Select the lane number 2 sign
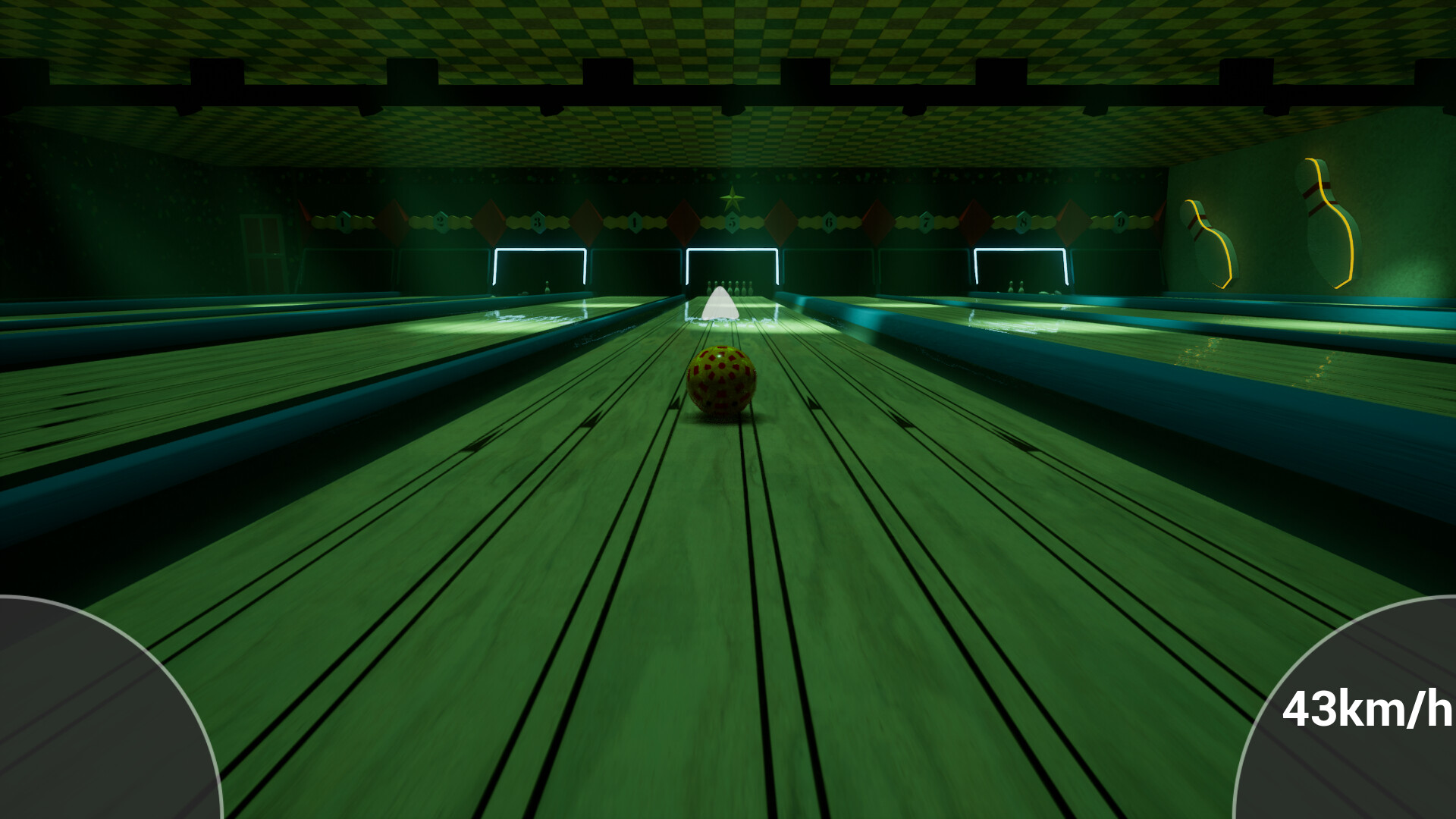The height and width of the screenshot is (819, 1456). tap(439, 221)
